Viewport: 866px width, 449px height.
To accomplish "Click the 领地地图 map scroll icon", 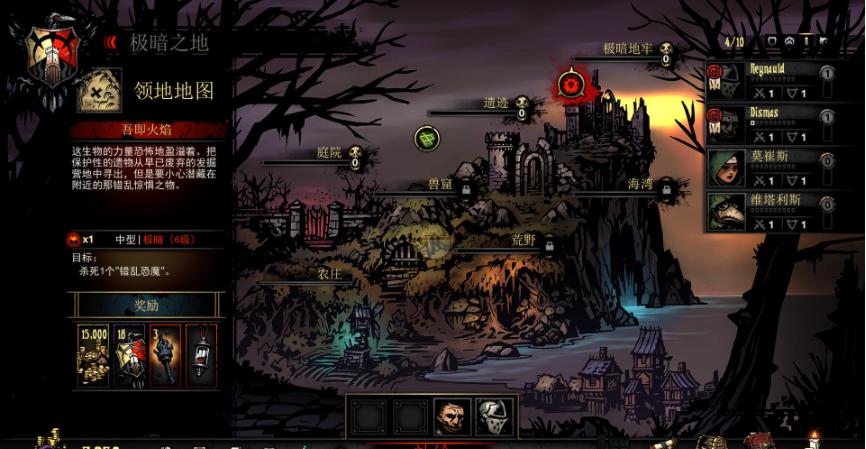I will click(x=100, y=90).
